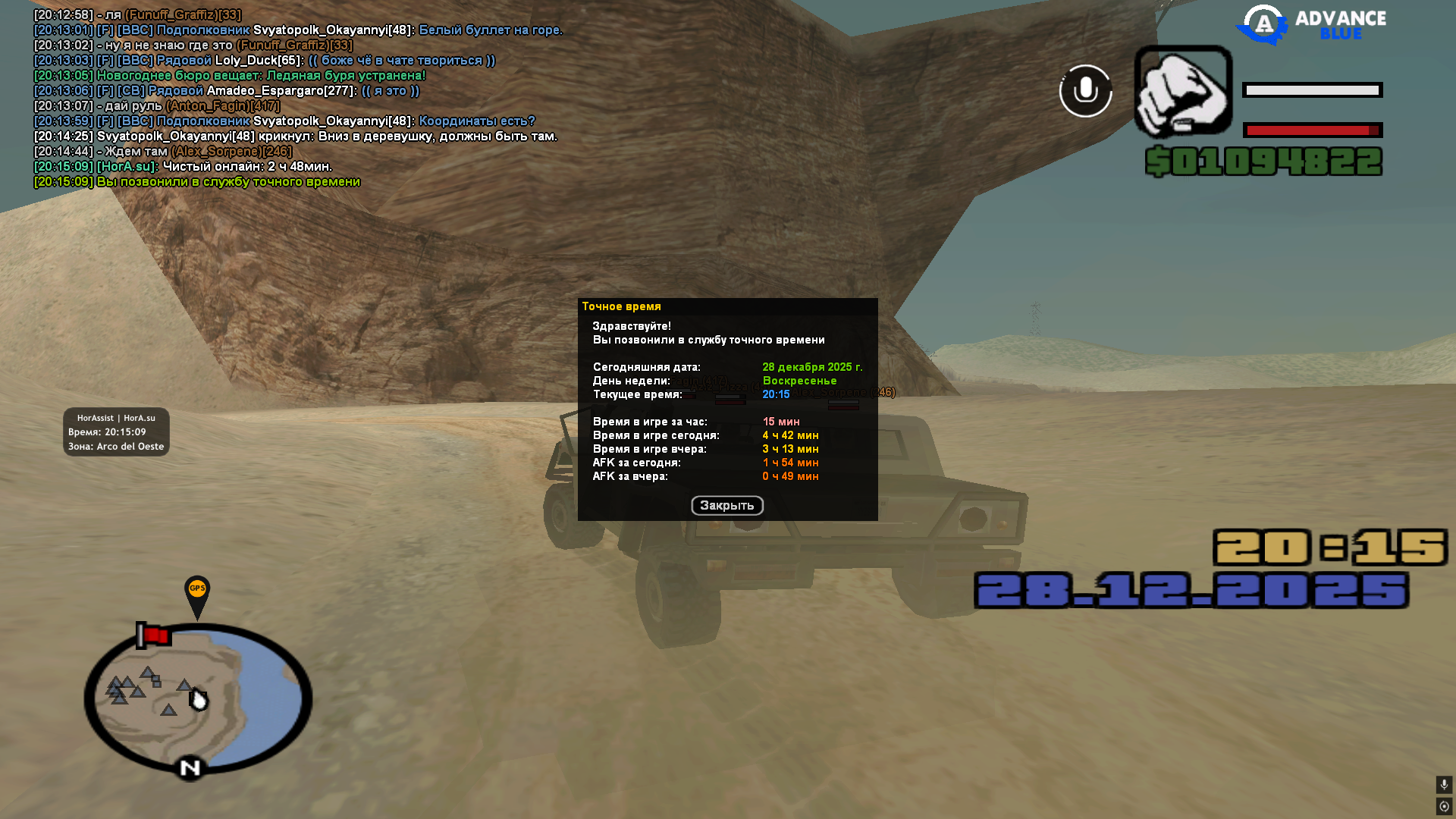This screenshot has height=819, width=1456.
Task: Select the fist weapon icon
Action: click(x=1183, y=91)
